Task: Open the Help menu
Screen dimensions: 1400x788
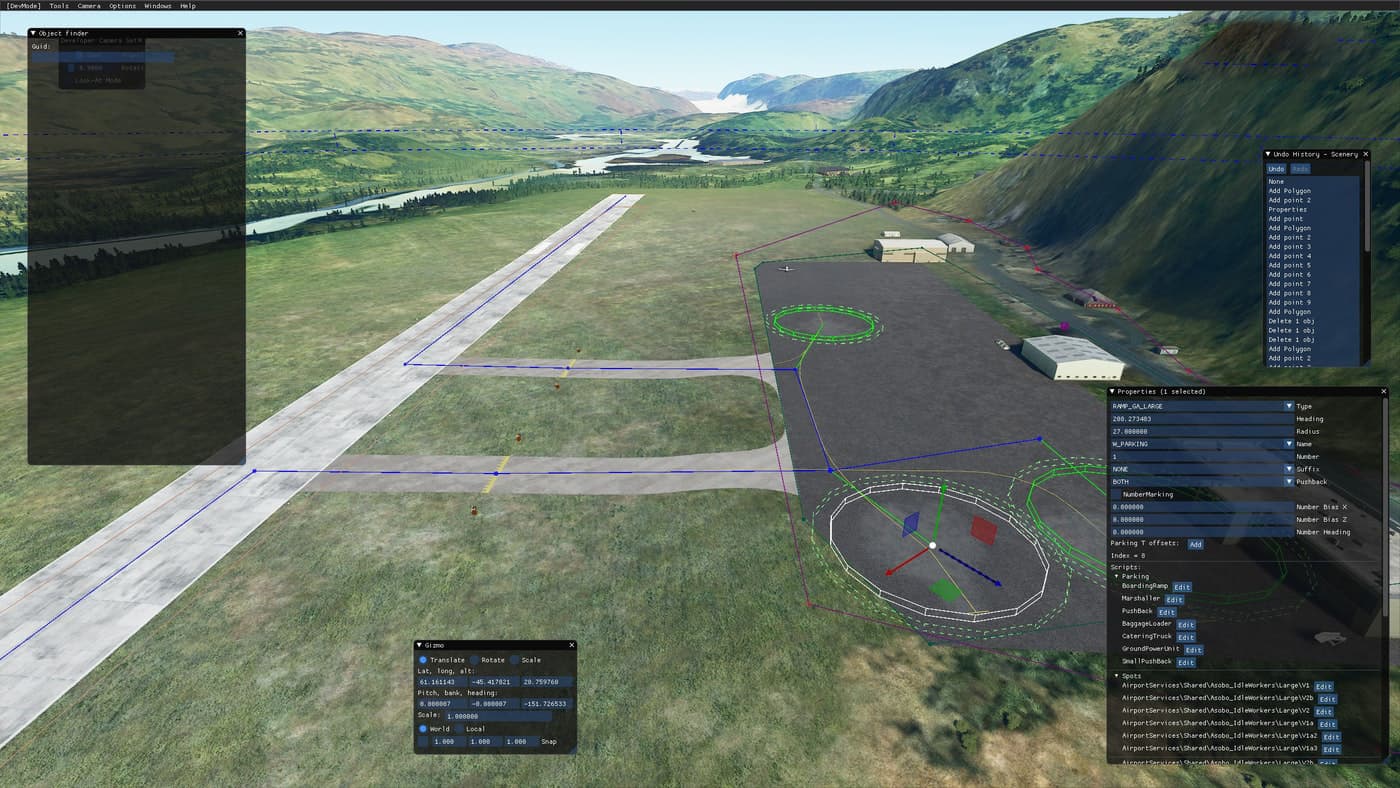Action: (x=188, y=6)
